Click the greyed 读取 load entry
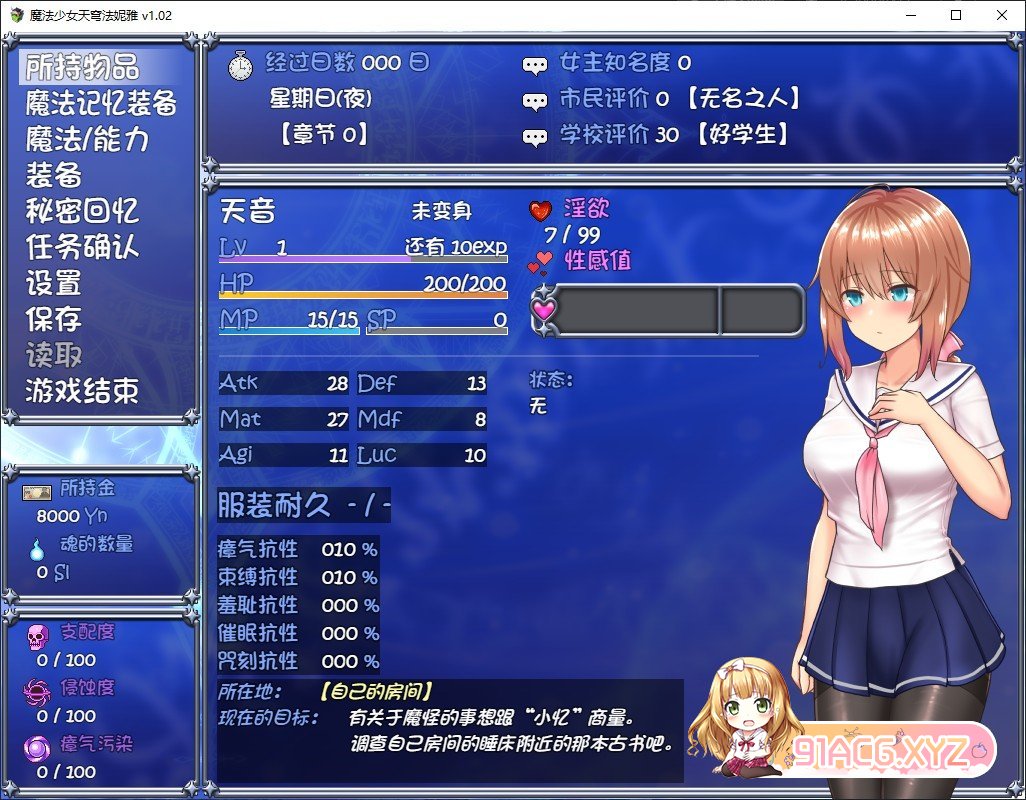Screen dimensions: 1026x800 [54, 355]
